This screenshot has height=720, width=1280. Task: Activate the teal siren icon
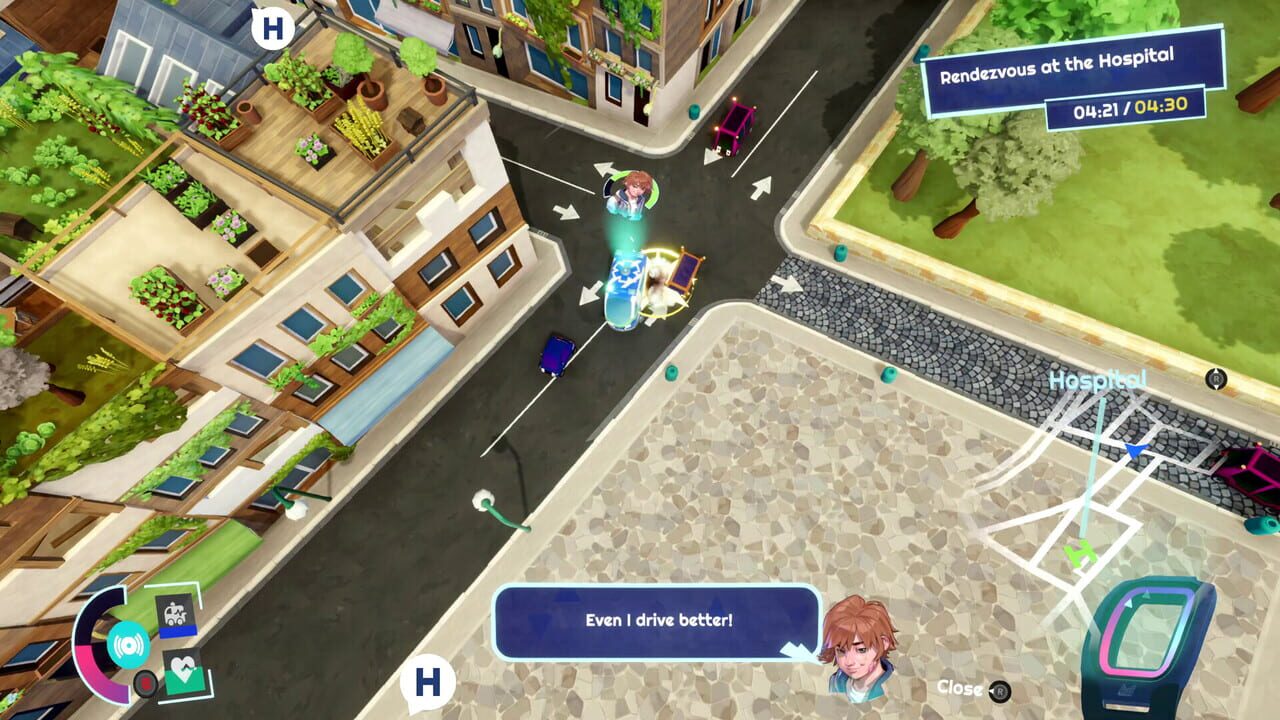(x=127, y=644)
